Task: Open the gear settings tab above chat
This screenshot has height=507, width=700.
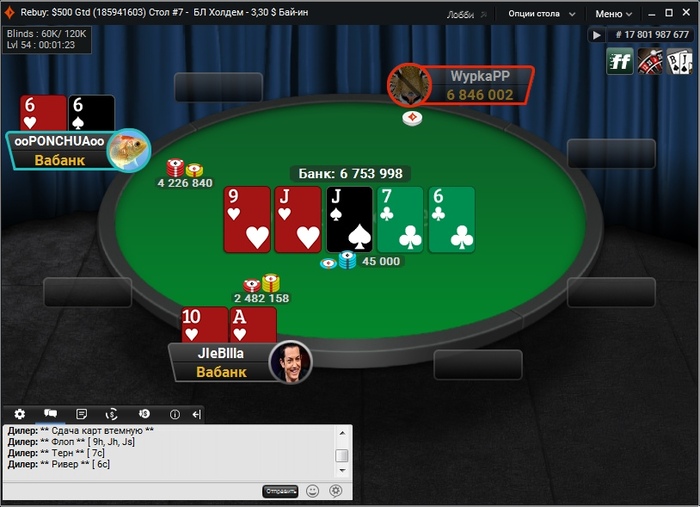Action: pos(19,414)
